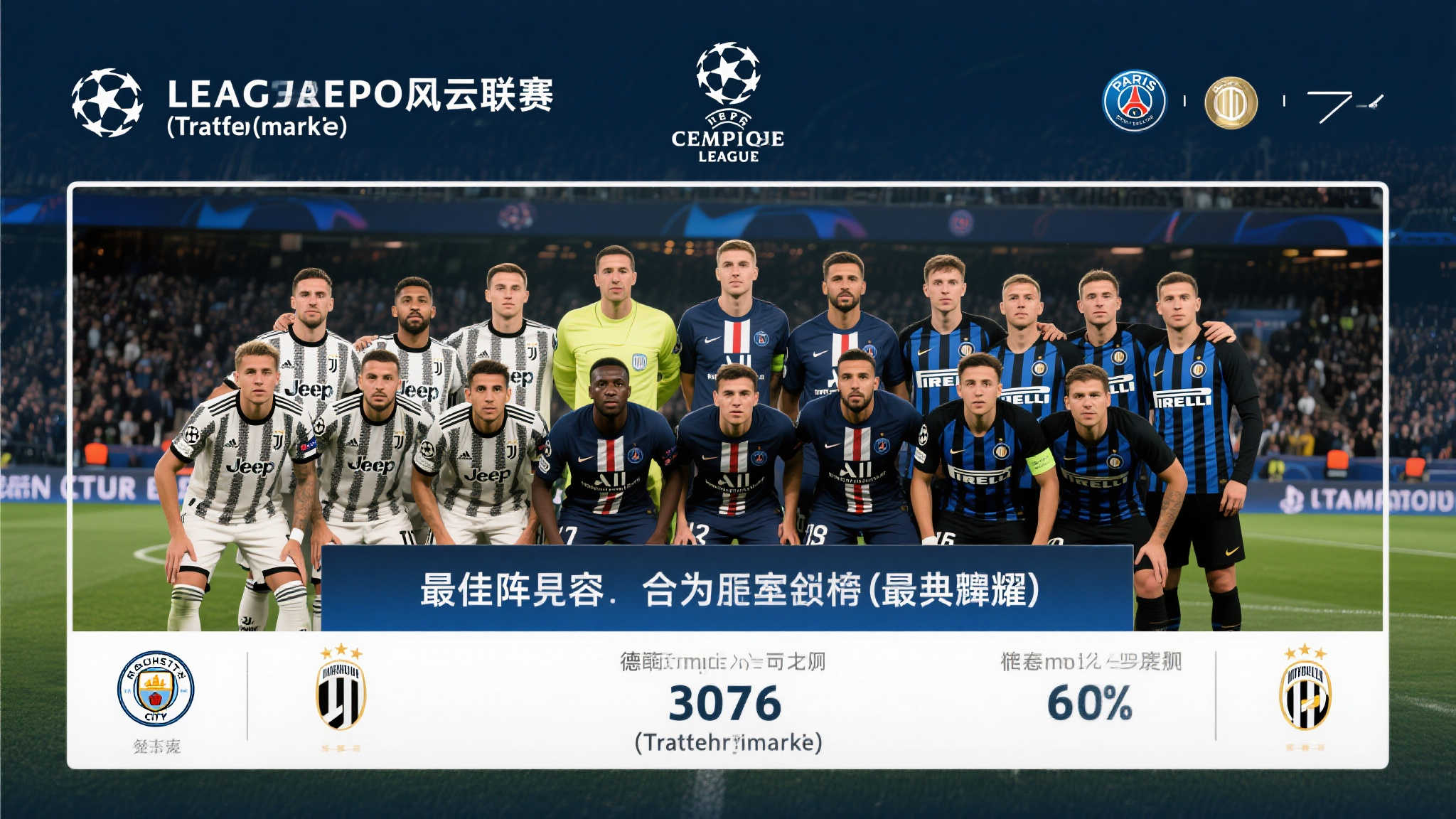Screen dimensions: 1456x819
Task: Click the Paris Saint-Germain club badge
Action: [x=1134, y=100]
